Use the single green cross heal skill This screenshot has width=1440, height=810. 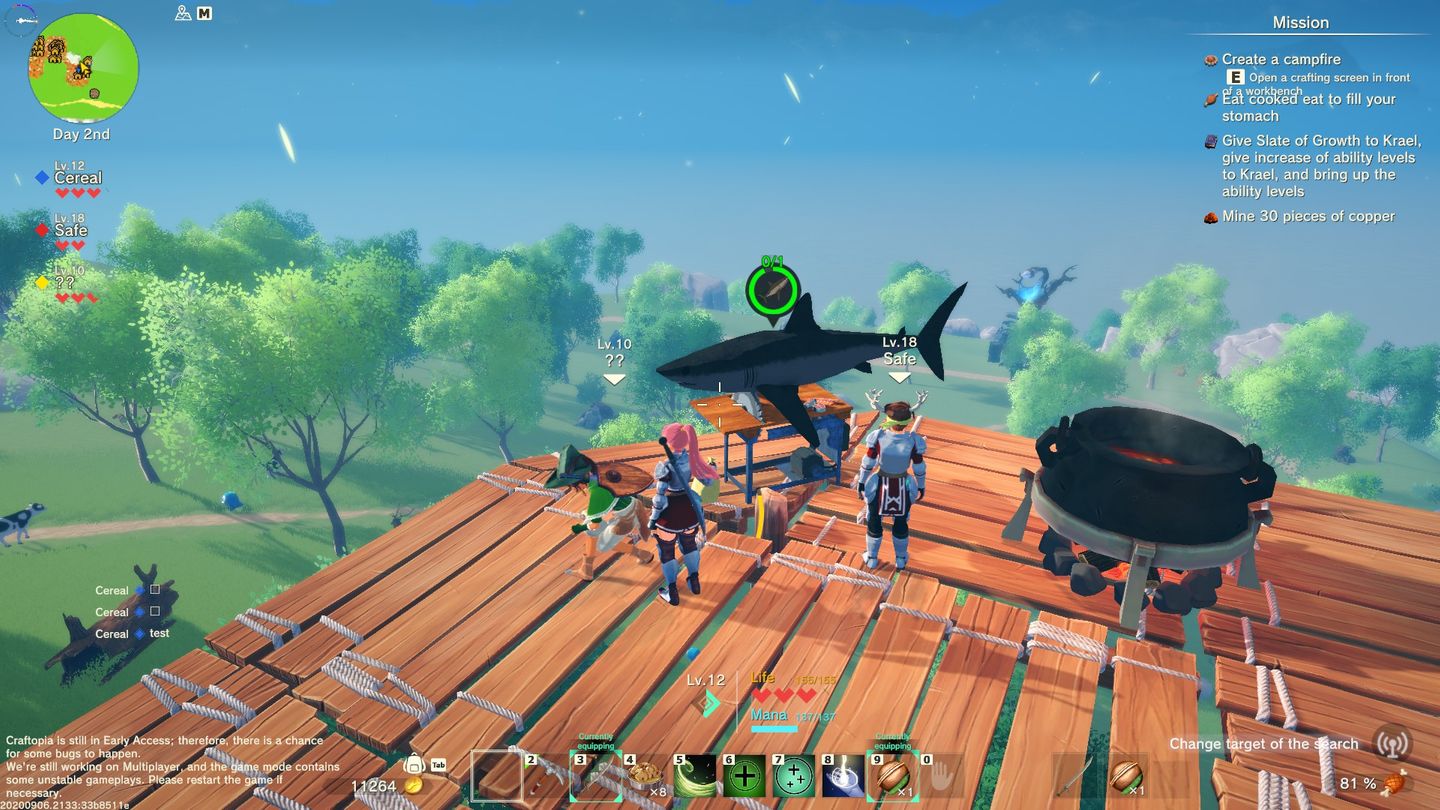pyautogui.click(x=744, y=776)
